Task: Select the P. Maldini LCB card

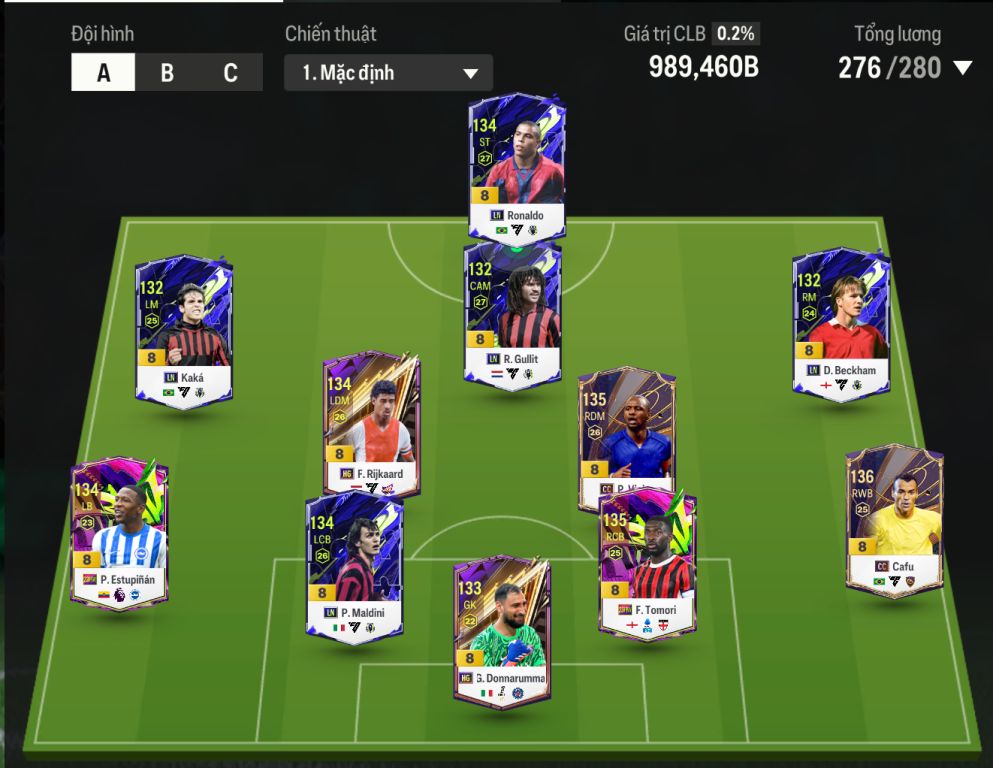Action: point(354,565)
